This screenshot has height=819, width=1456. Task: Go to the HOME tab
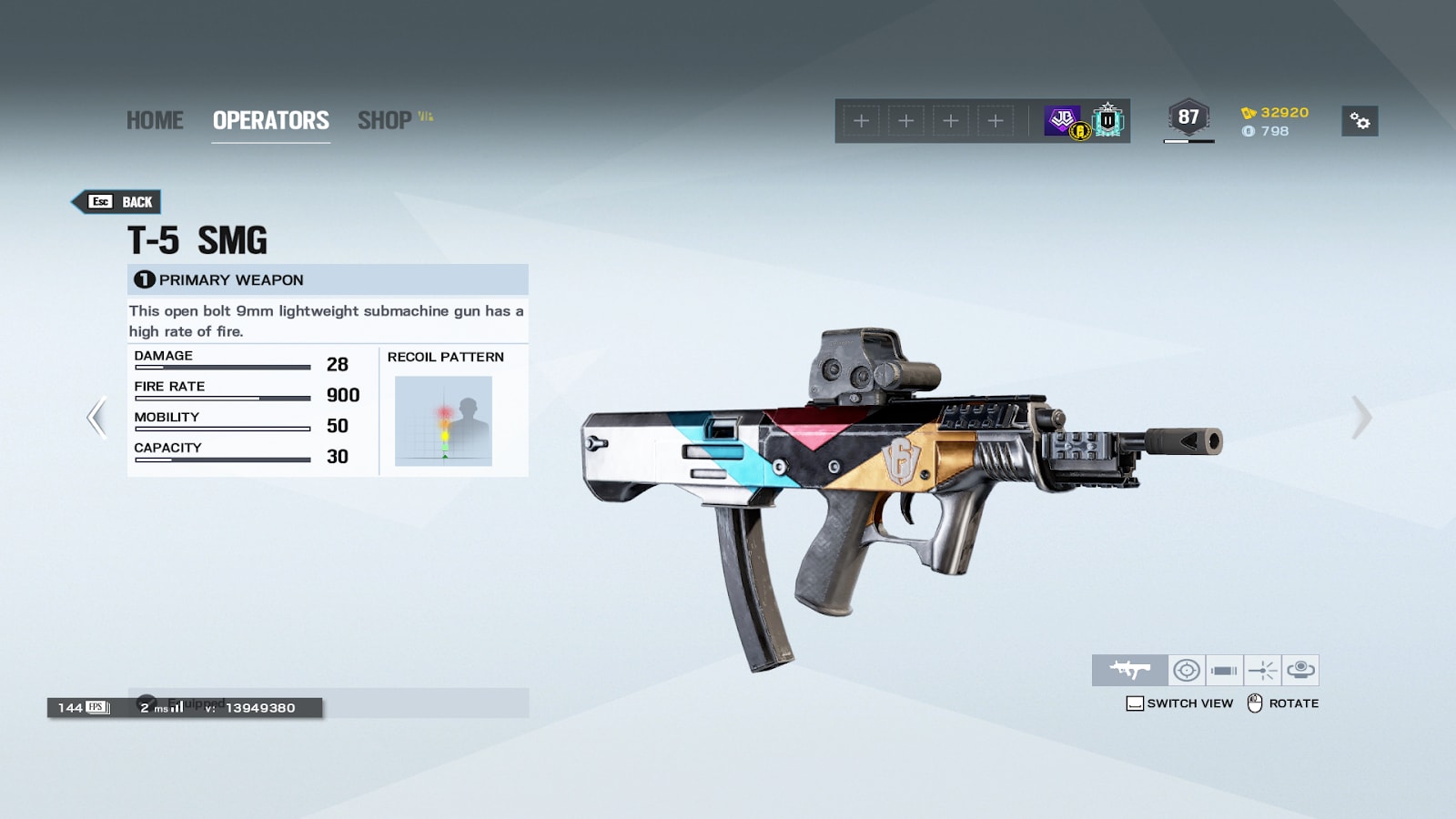(x=155, y=120)
